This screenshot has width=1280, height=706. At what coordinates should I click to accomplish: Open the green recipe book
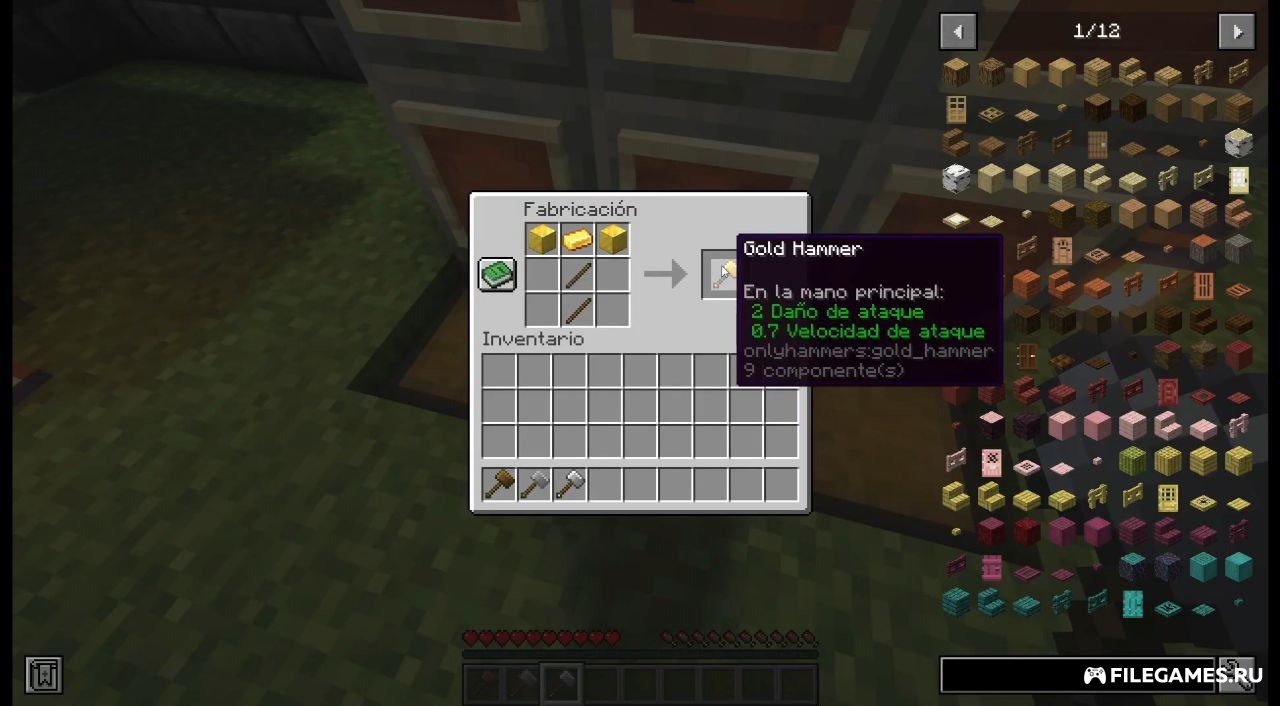click(497, 274)
